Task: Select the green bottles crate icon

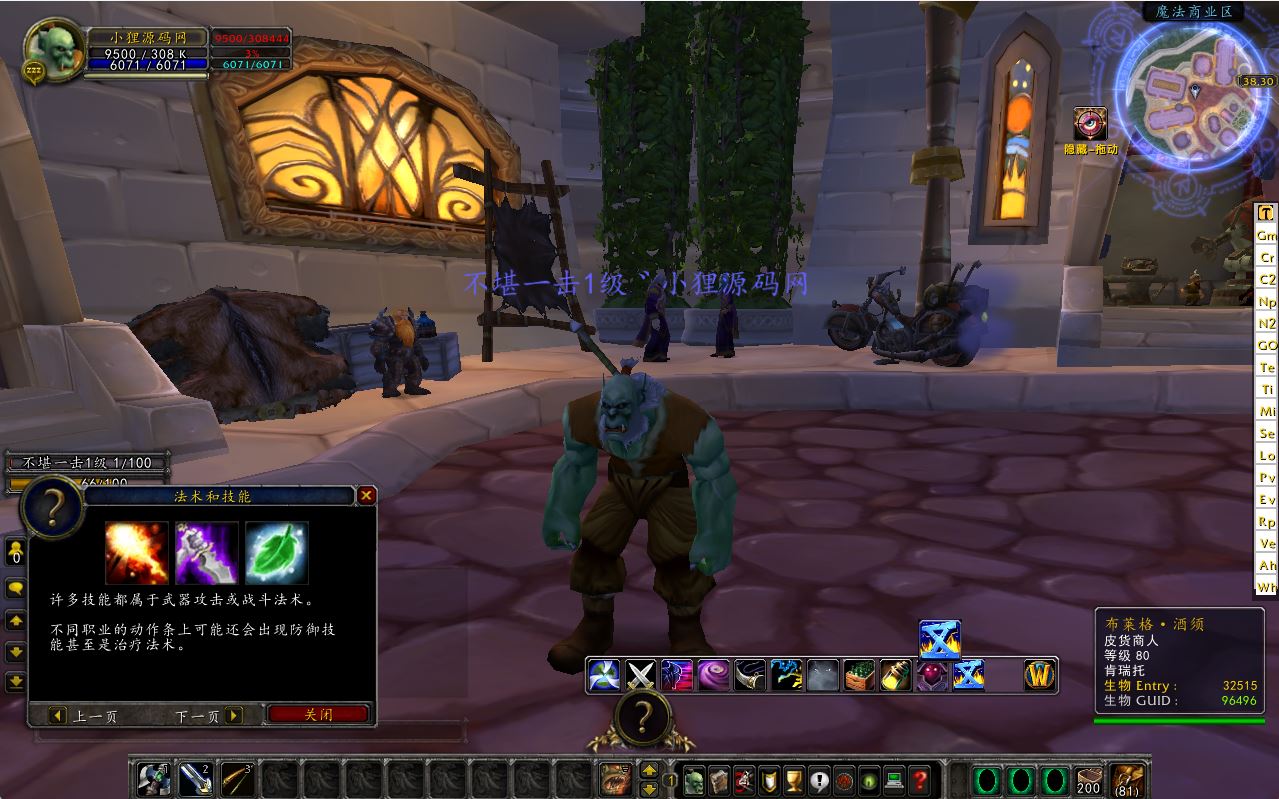Action: click(x=858, y=676)
